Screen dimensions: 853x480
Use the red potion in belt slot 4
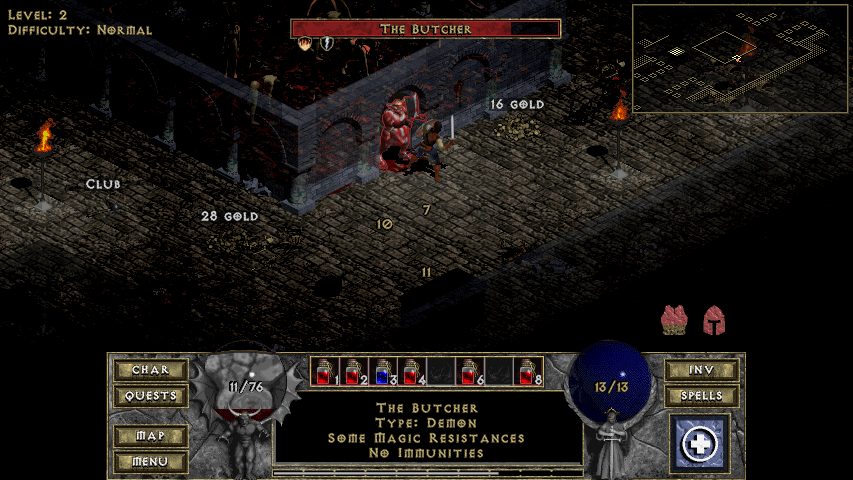412,371
